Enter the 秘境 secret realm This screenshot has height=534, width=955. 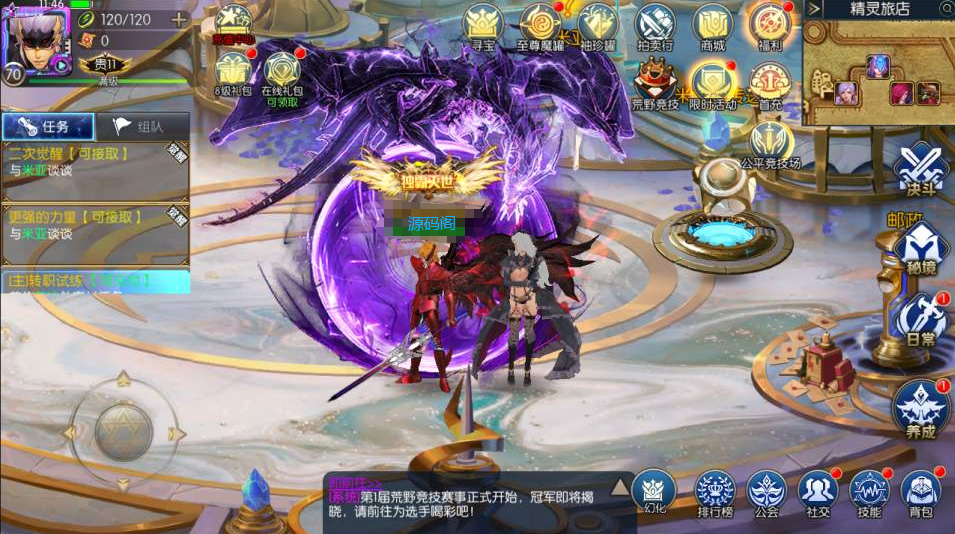920,245
